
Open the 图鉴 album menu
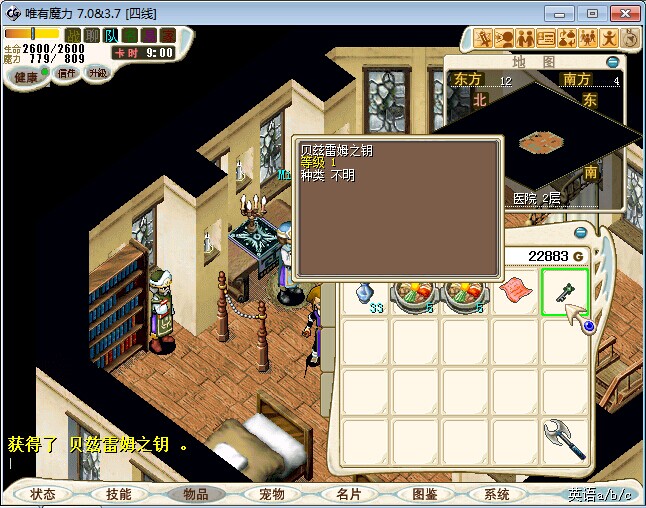pyautogui.click(x=424, y=494)
